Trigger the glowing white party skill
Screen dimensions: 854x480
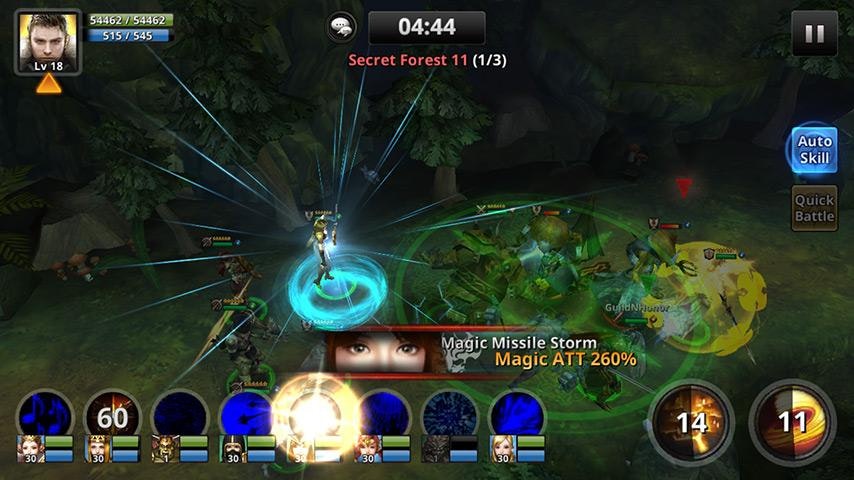[314, 415]
